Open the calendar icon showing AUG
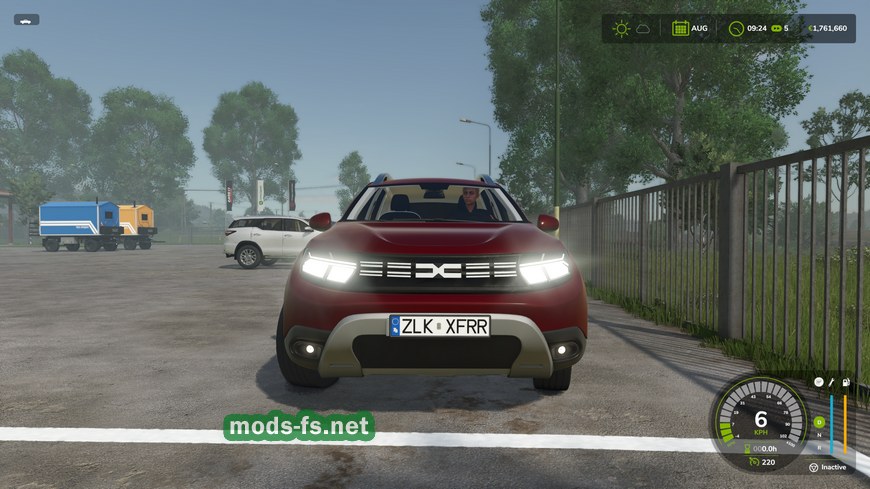Viewport: 870px width, 489px height. tap(680, 28)
